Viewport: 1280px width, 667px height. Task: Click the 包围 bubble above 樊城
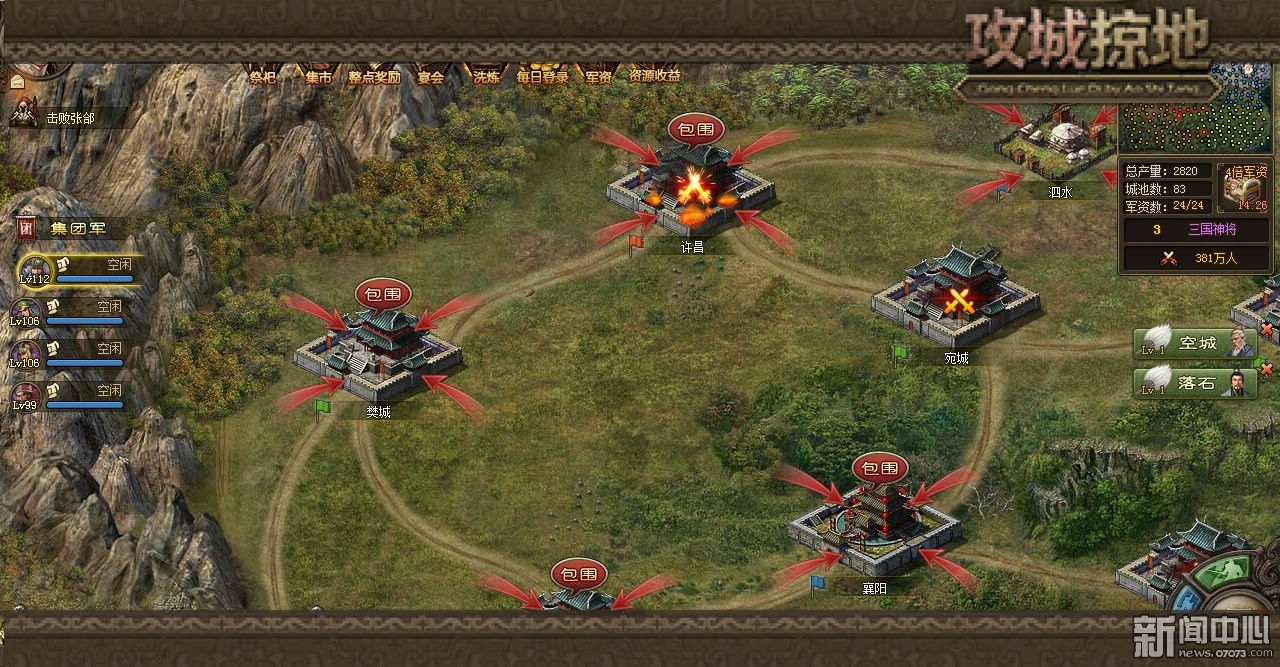(383, 294)
